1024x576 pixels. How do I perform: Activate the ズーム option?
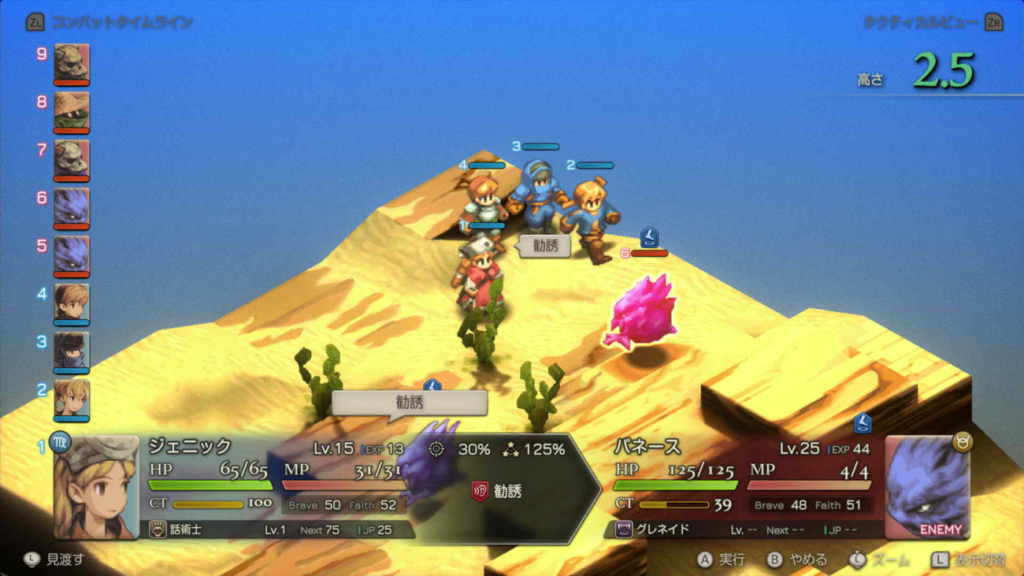pos(878,559)
